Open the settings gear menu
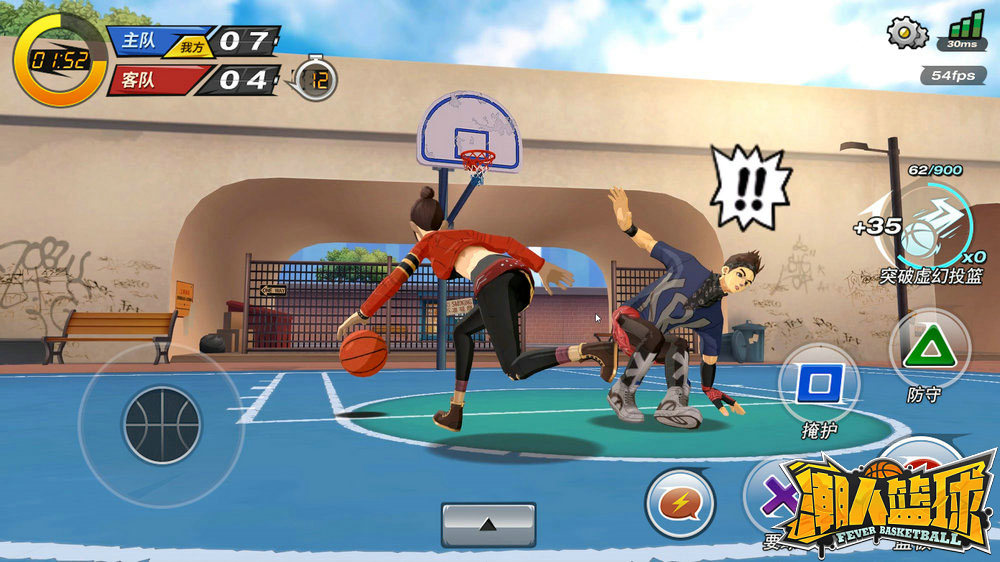 tap(906, 33)
